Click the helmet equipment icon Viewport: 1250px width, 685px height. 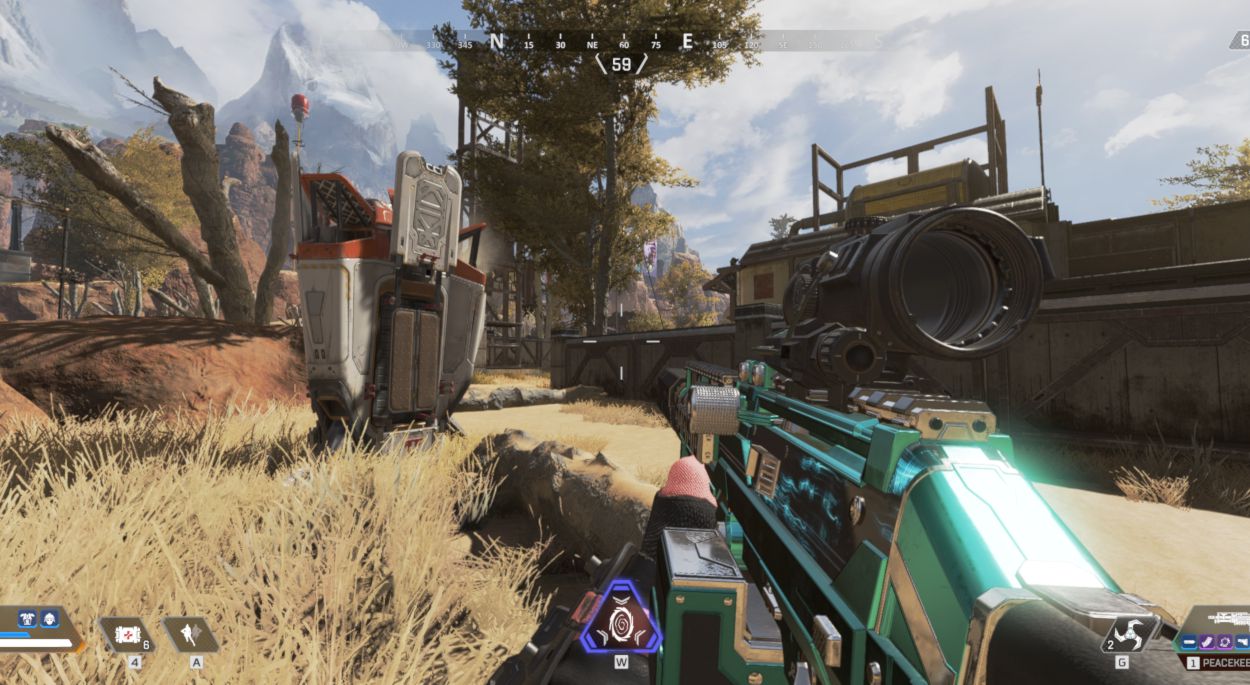pyautogui.click(x=47, y=620)
